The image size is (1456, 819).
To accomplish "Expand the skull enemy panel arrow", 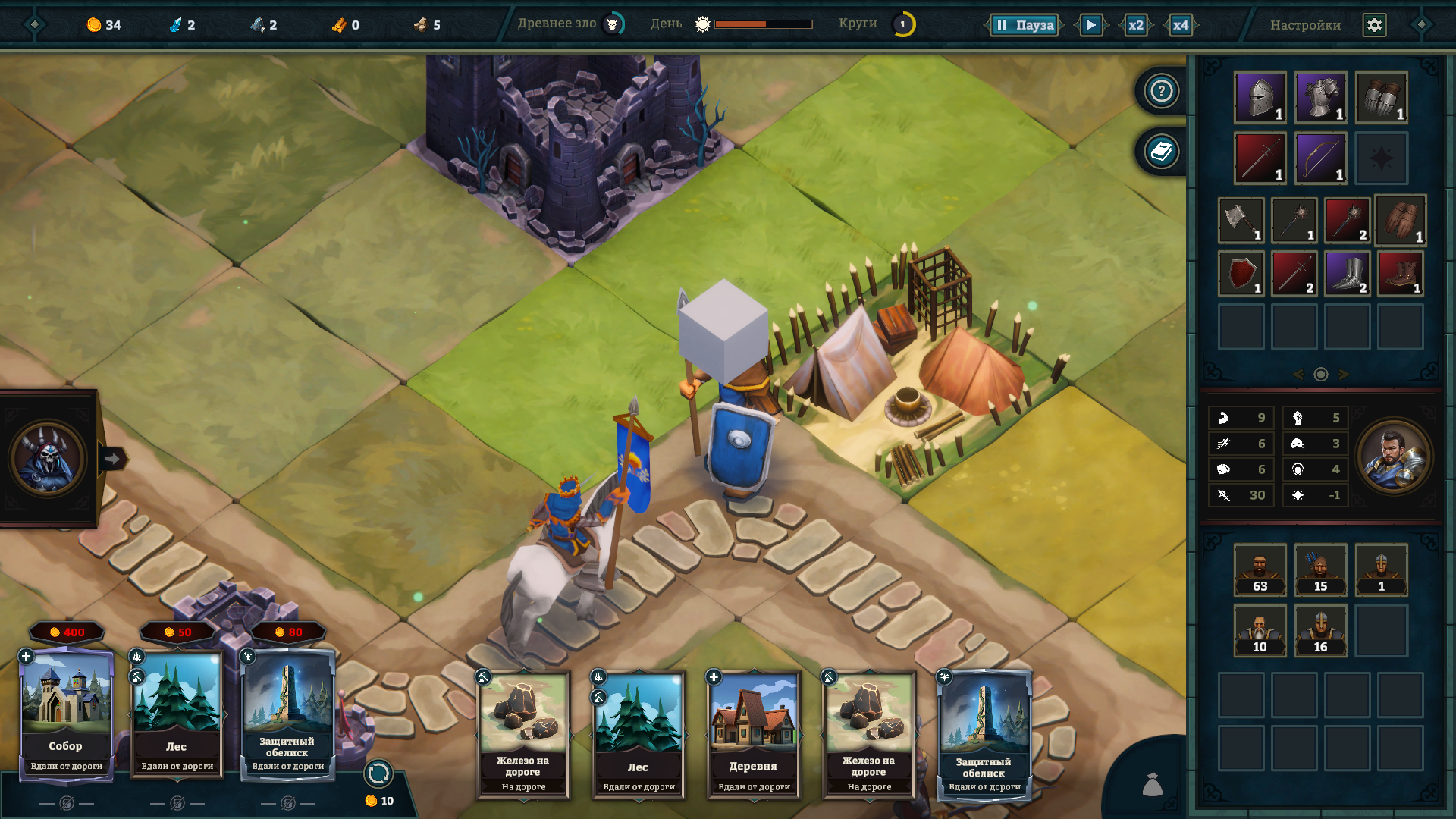I will click(x=112, y=459).
